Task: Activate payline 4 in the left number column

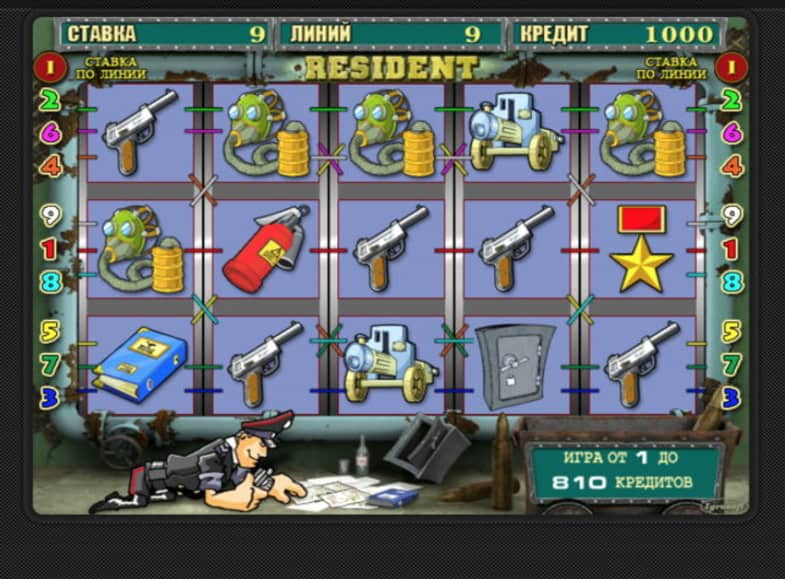Action: tap(50, 165)
